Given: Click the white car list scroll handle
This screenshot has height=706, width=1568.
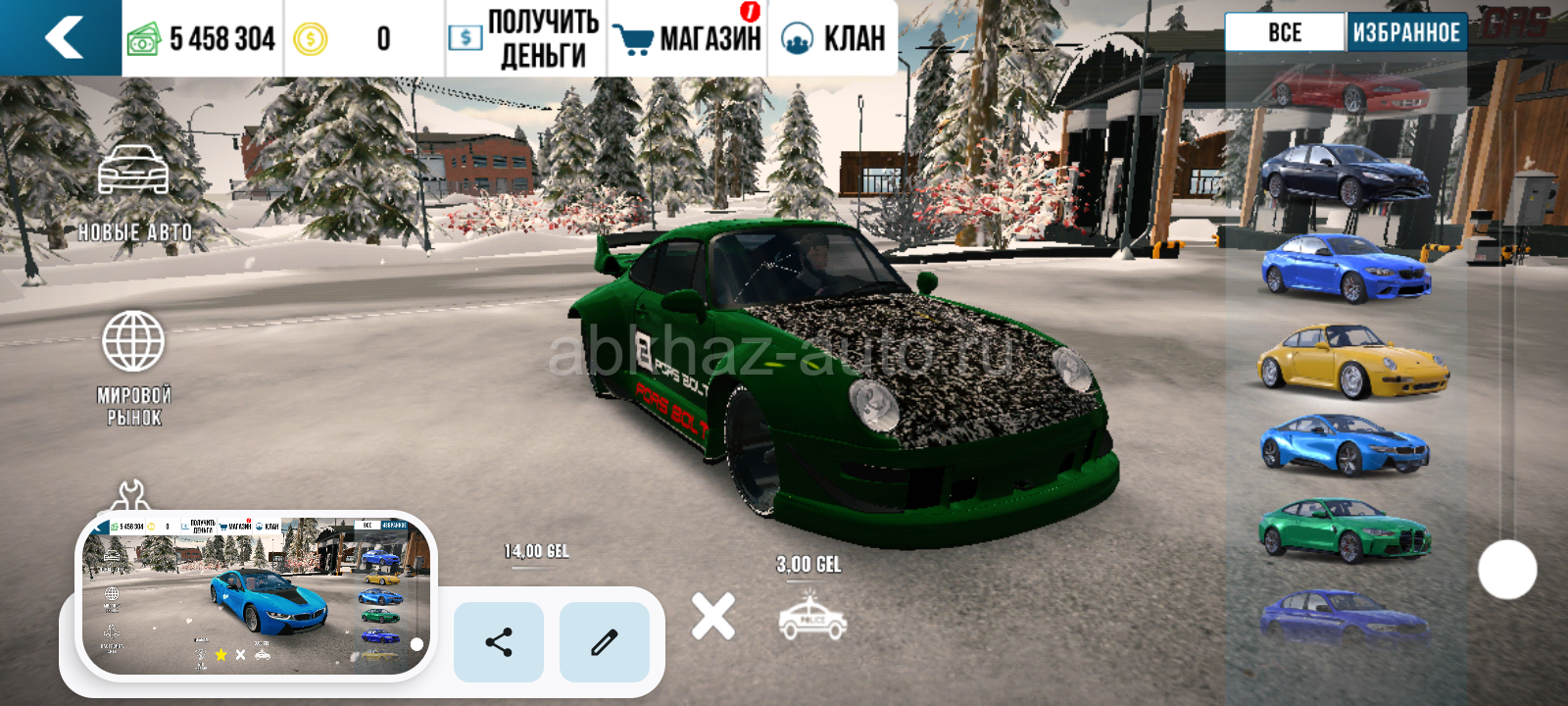Looking at the screenshot, I should pos(1507,570).
